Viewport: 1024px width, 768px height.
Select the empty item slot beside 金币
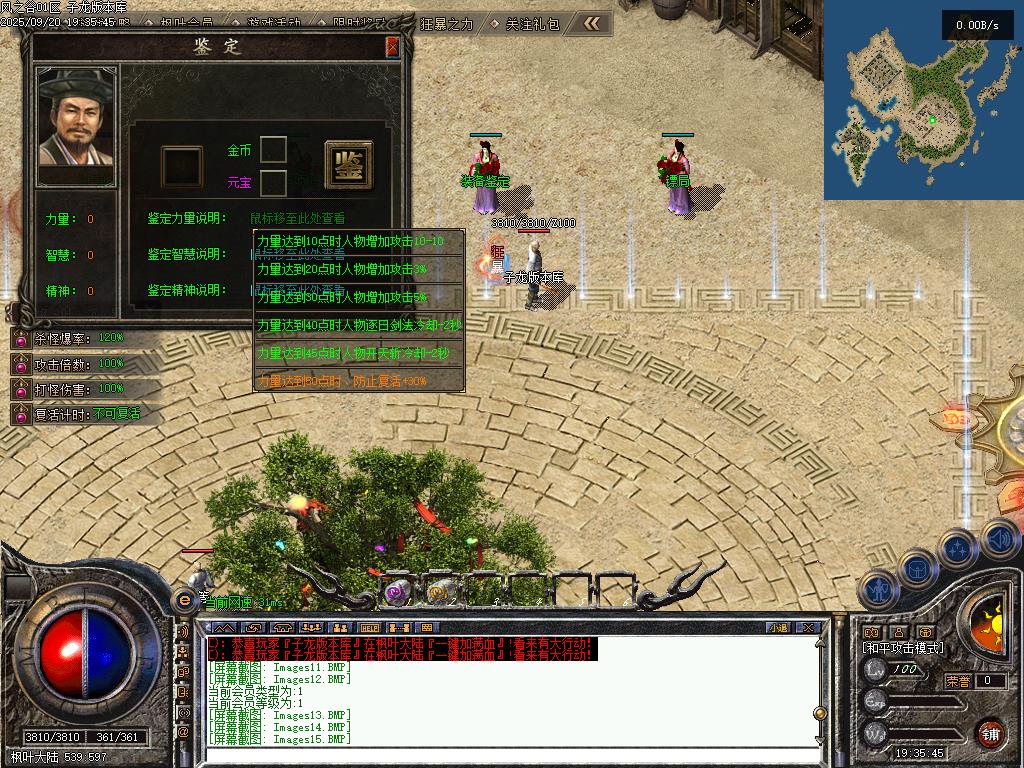(273, 150)
